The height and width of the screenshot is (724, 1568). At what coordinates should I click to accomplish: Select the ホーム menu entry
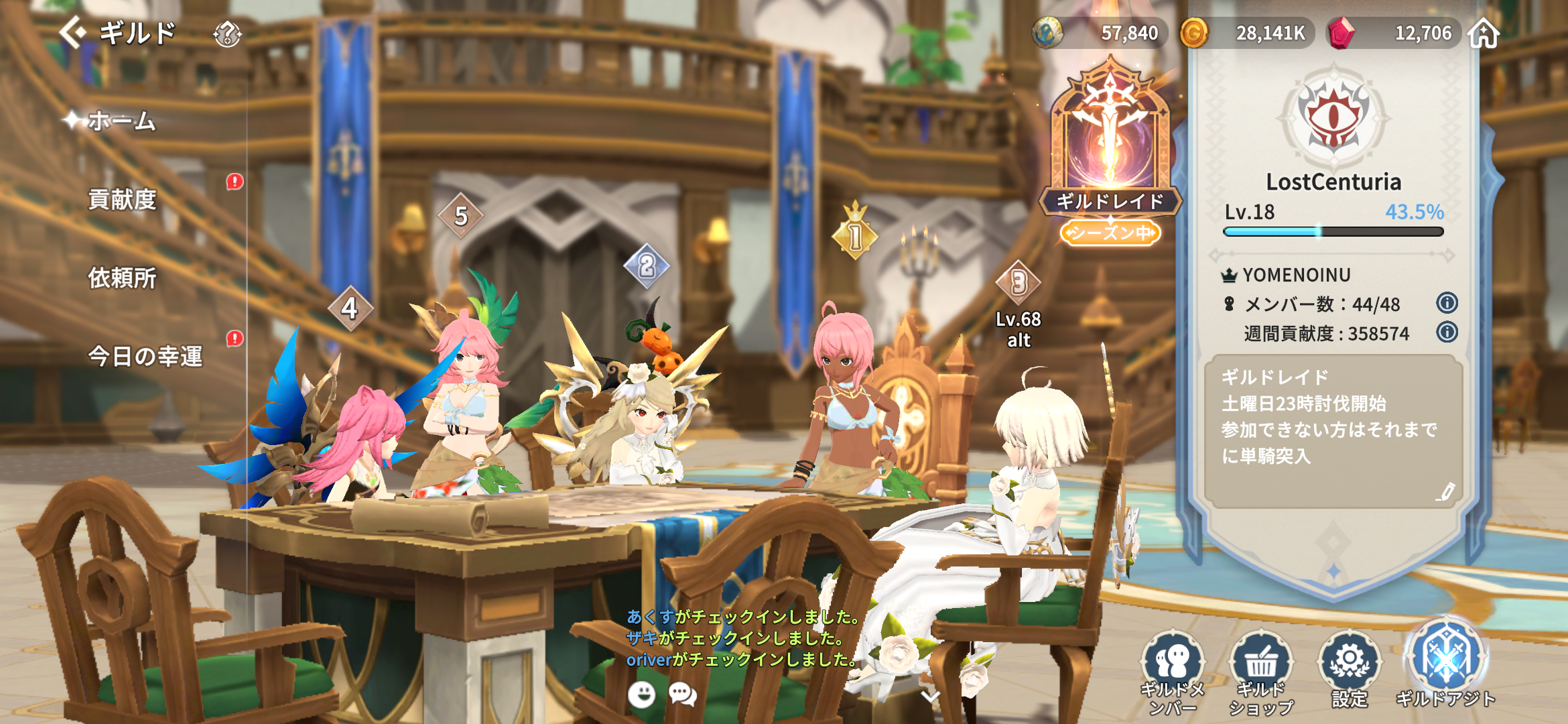(122, 121)
